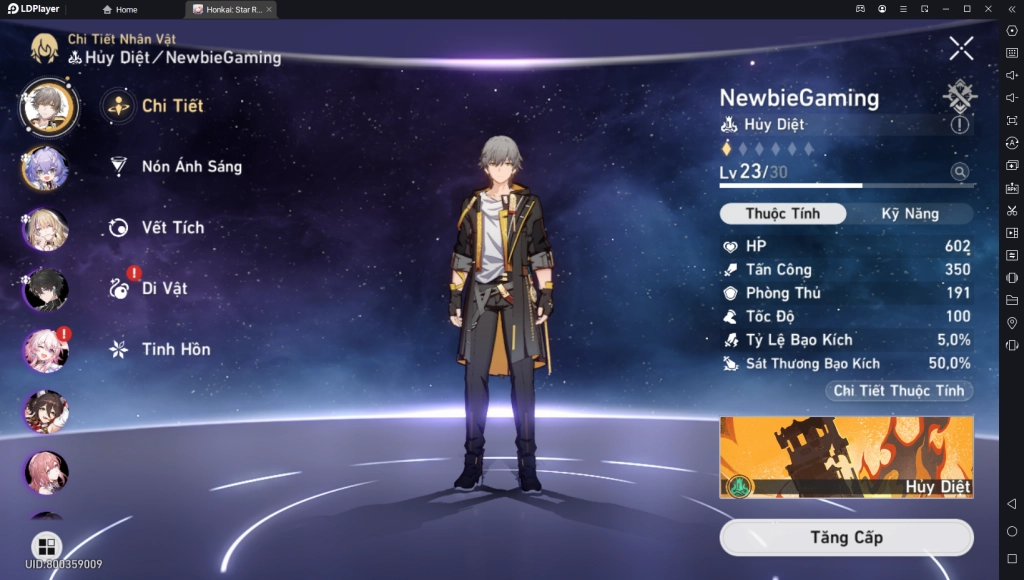Image resolution: width=1024 pixels, height=580 pixels.
Task: Click the Tăng Cấp level-up button
Action: click(846, 538)
